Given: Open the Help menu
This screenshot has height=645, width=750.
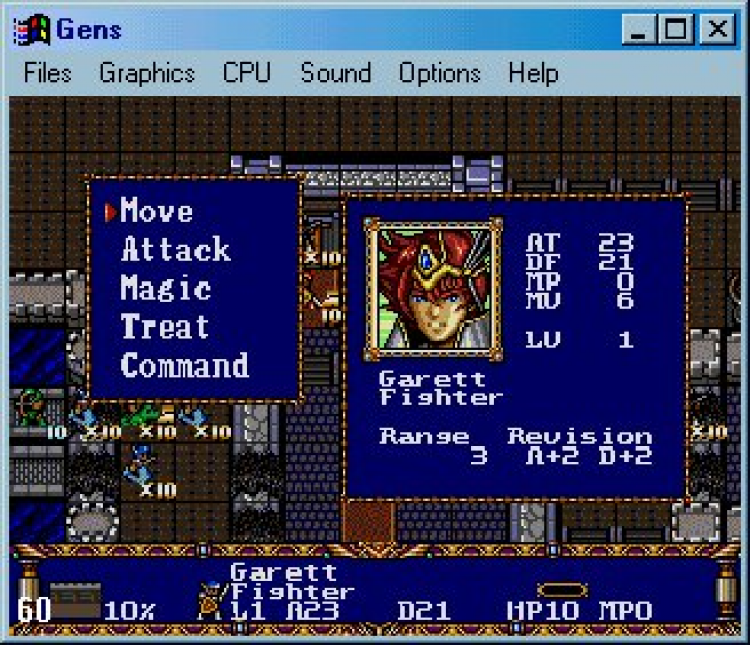Looking at the screenshot, I should click(532, 73).
